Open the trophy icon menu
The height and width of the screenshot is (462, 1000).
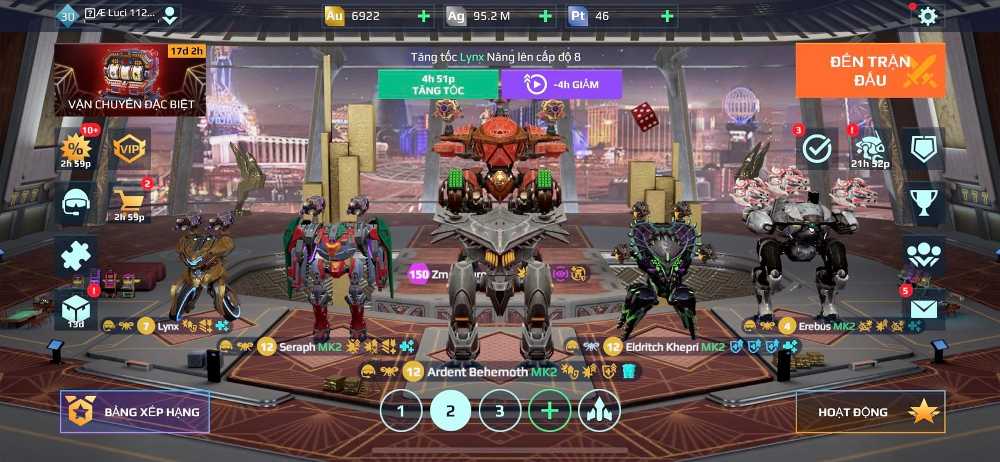[x=924, y=202]
